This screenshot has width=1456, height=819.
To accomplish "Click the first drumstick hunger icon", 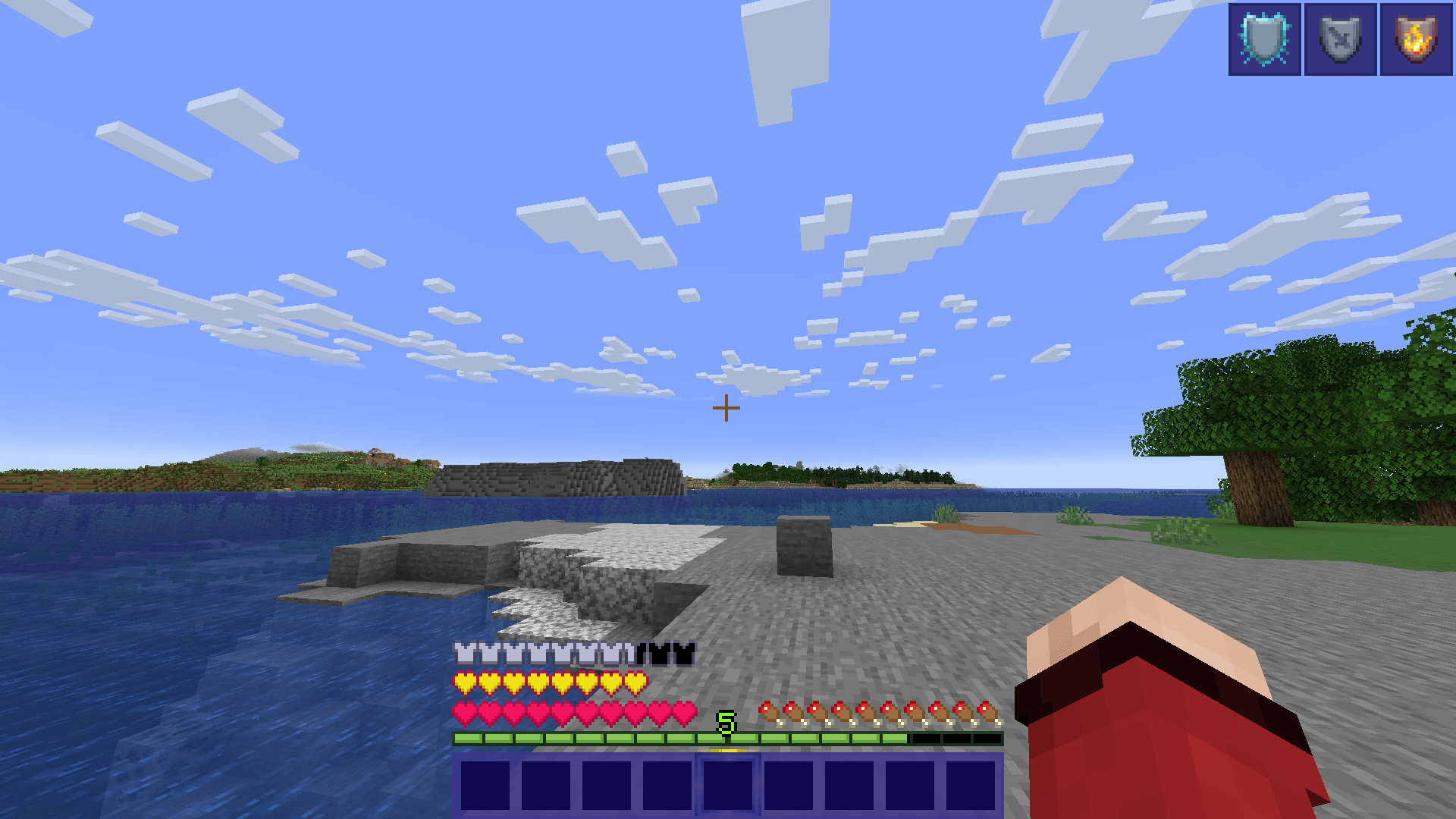I will click(x=766, y=711).
